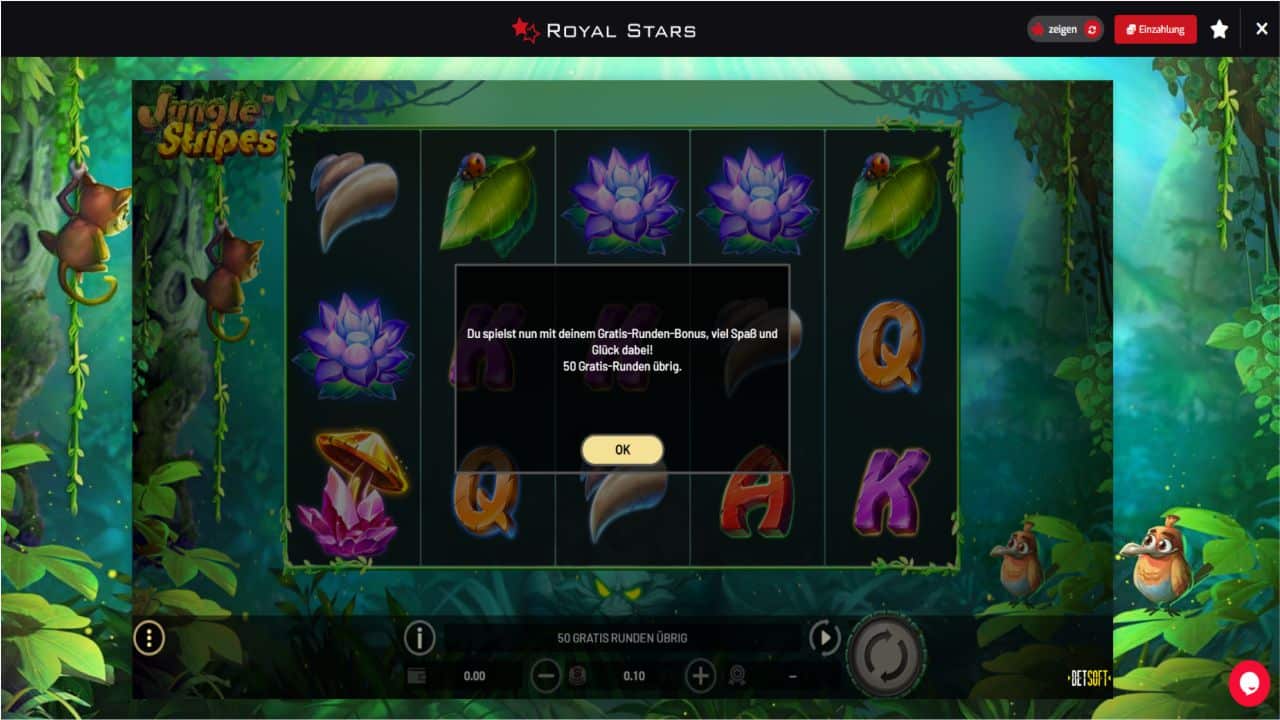
Task: Increase the bet with the plus button
Action: (700, 676)
